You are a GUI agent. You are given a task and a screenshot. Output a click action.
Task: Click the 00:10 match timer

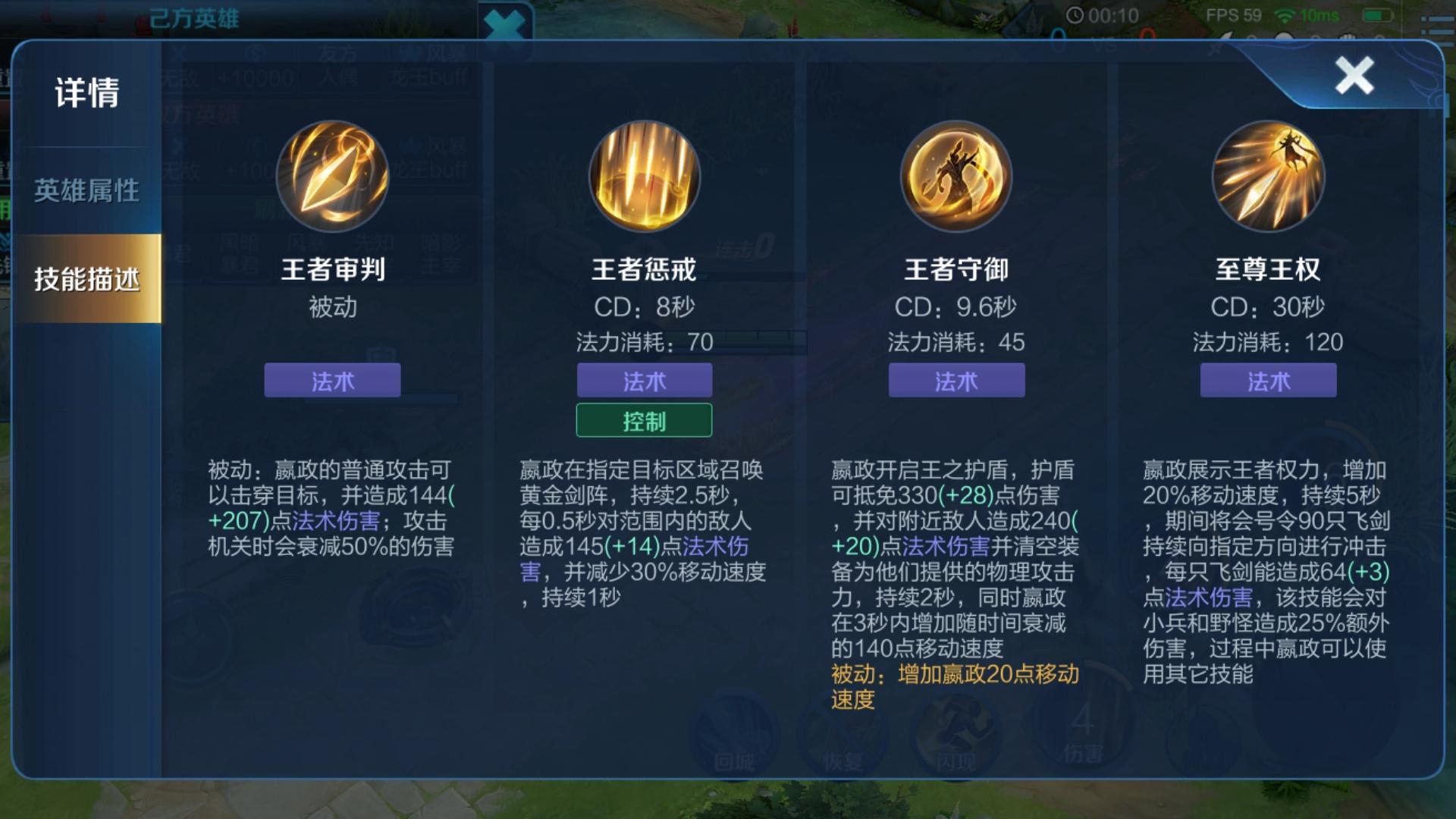click(1102, 13)
